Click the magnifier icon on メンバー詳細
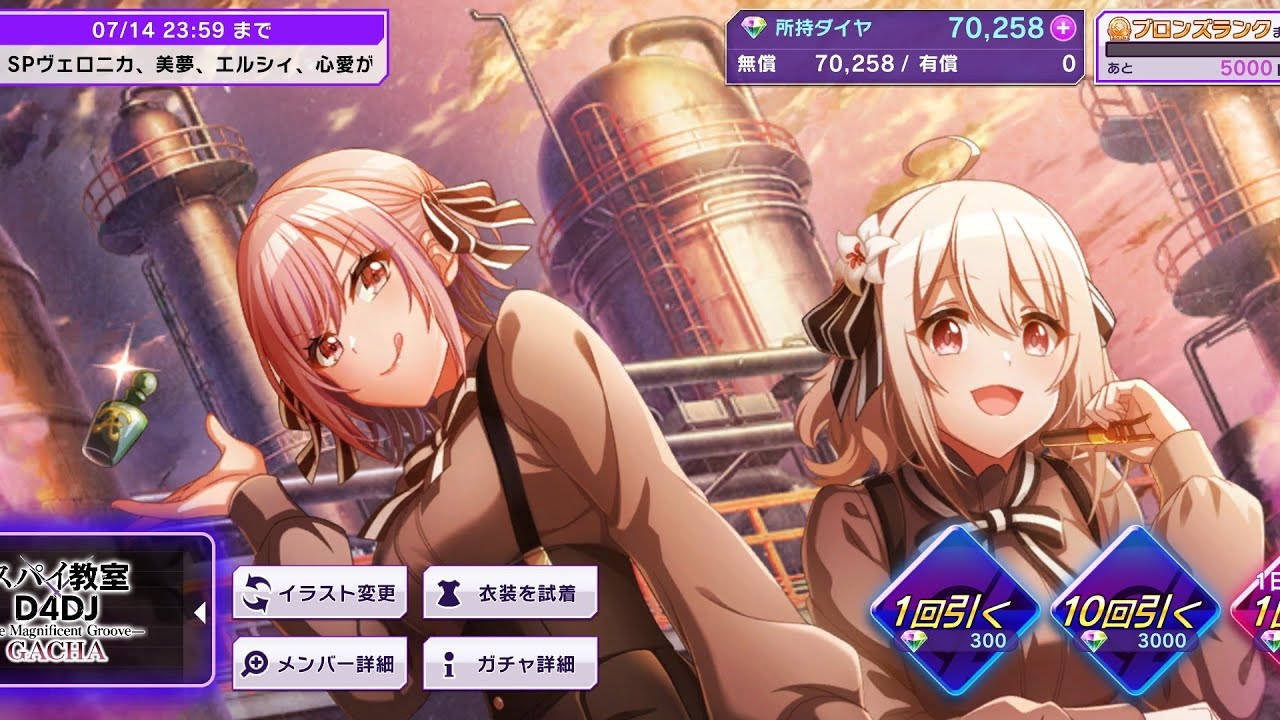Image resolution: width=1280 pixels, height=720 pixels. (x=256, y=662)
